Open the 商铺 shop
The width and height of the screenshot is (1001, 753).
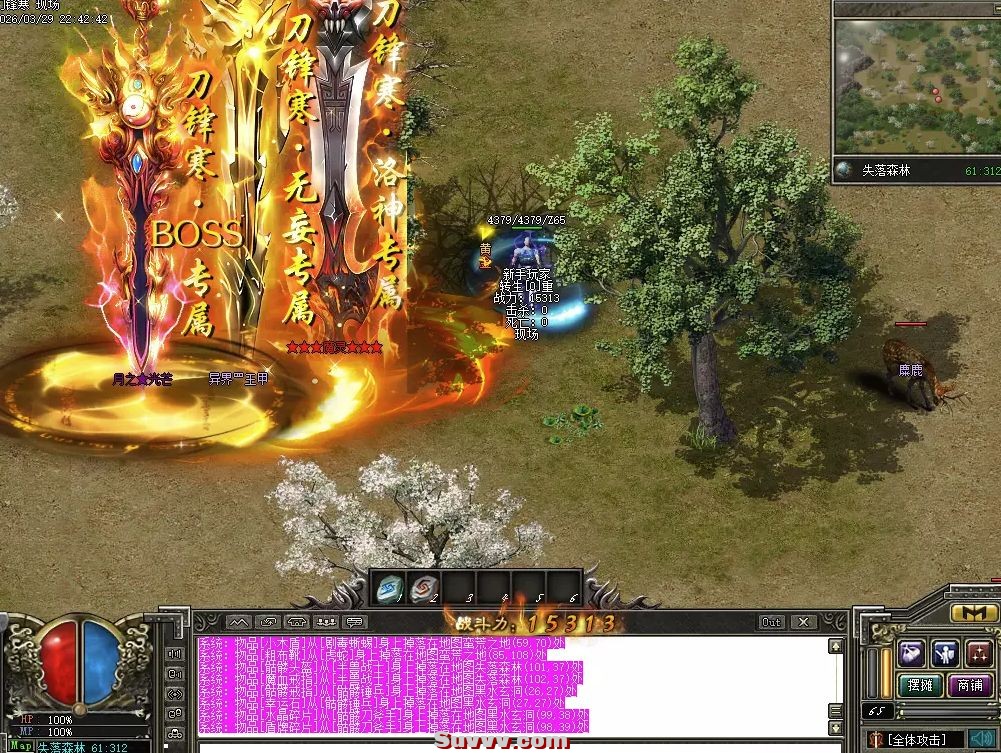tap(968, 685)
